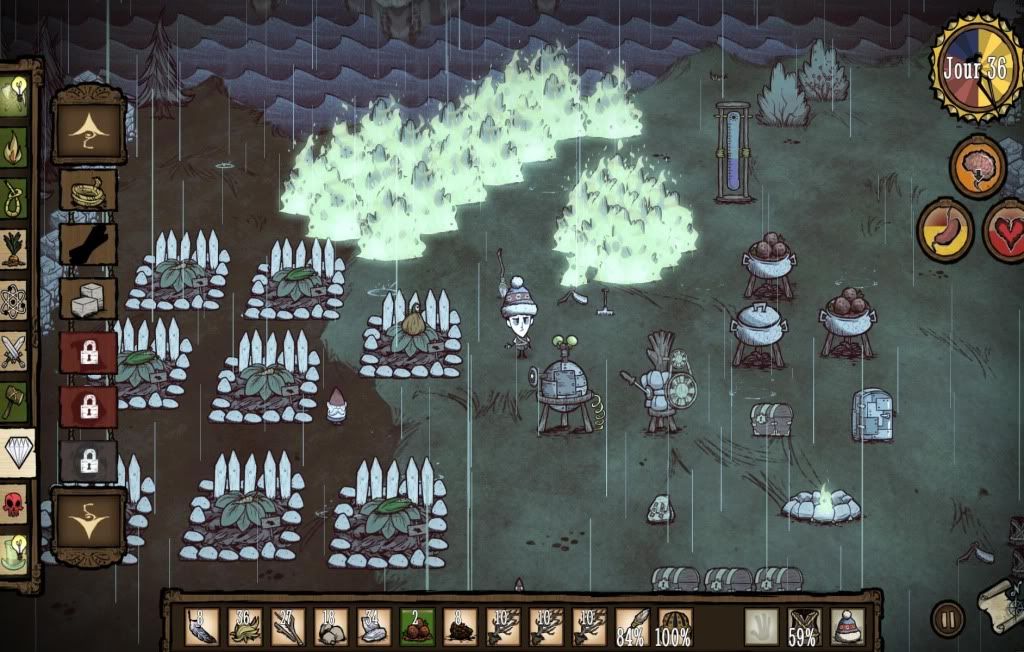Select the Food farming crafting tab
Viewport: 1024px width, 652px height.
coord(14,247)
